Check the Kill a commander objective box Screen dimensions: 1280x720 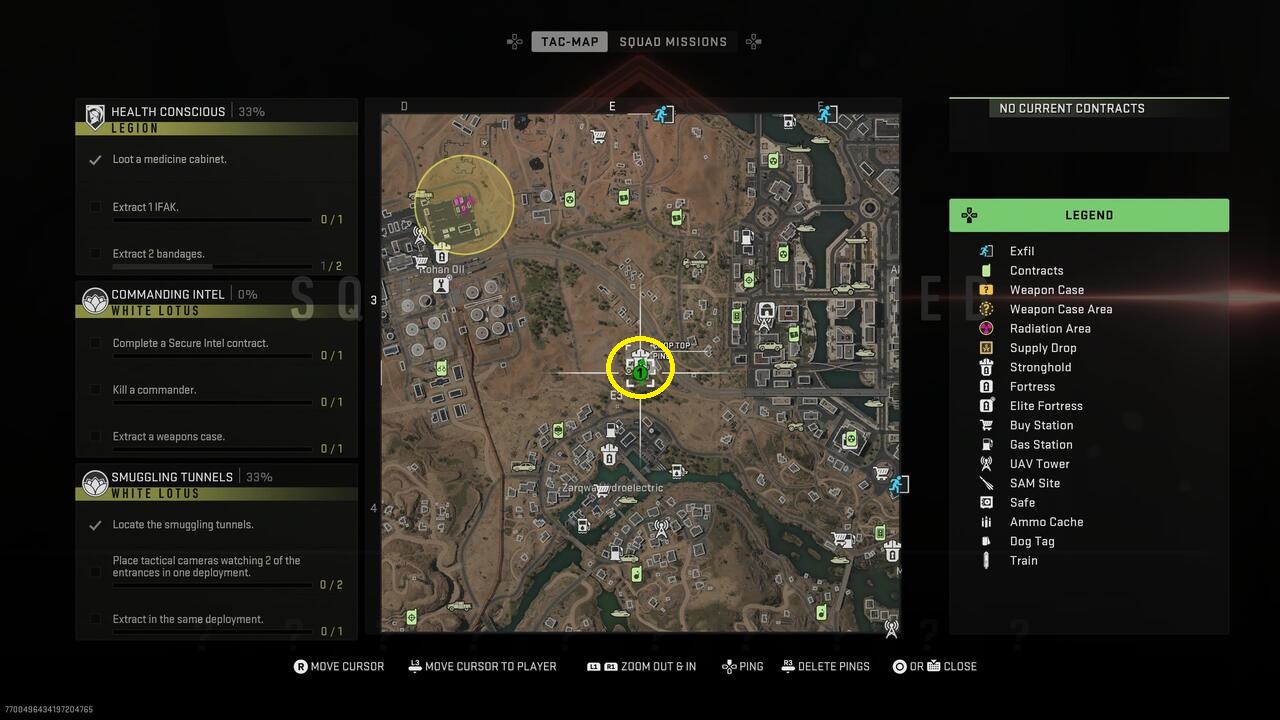click(x=96, y=390)
